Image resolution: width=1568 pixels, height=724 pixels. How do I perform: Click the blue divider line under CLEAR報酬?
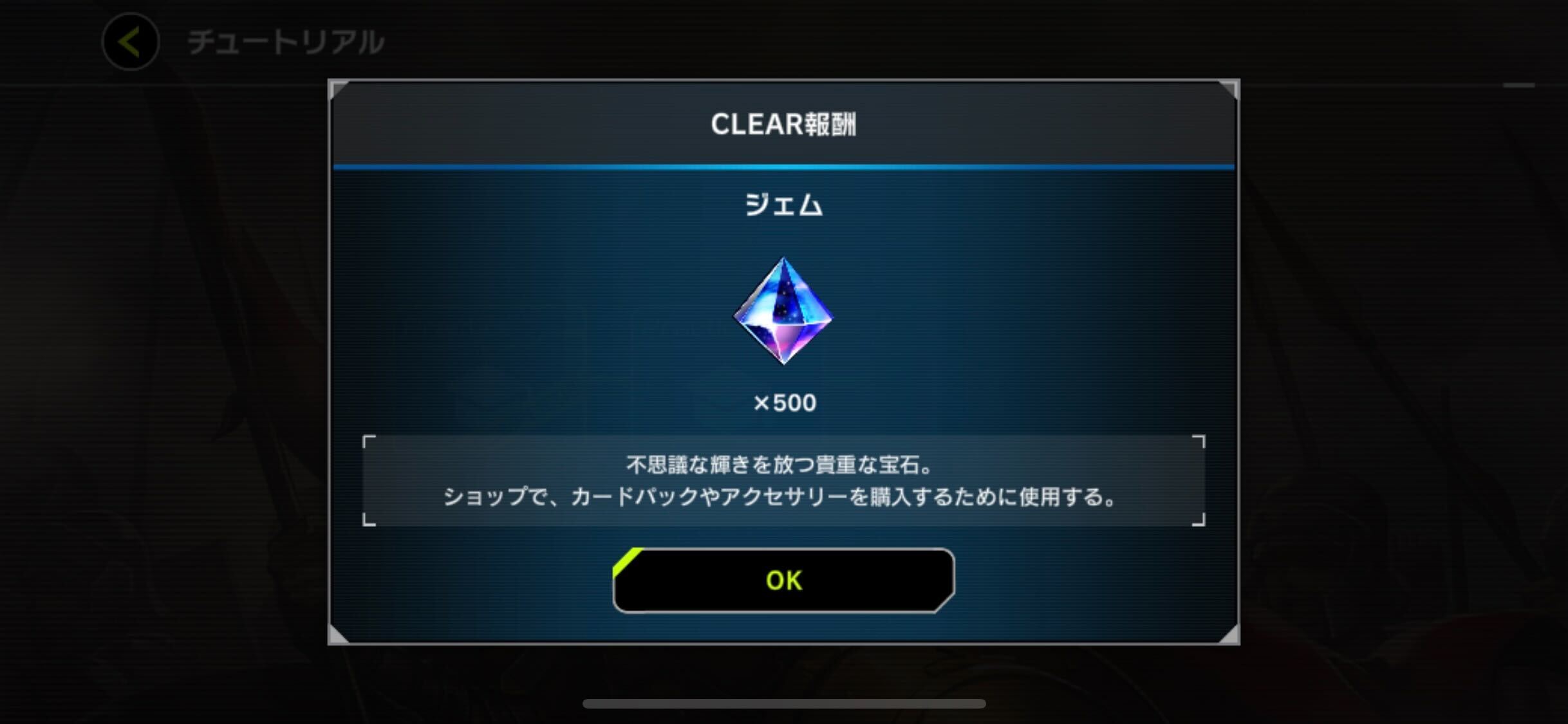[x=784, y=166]
